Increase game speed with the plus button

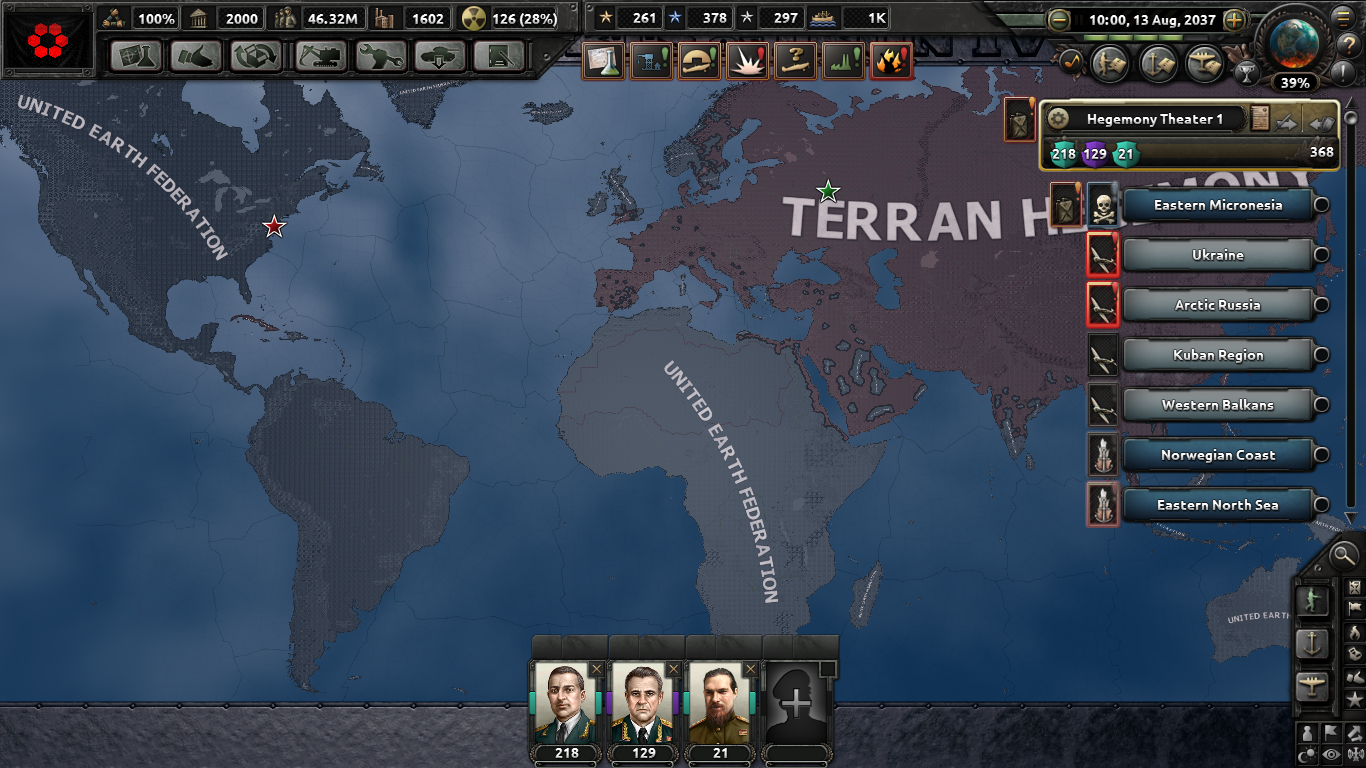1235,20
